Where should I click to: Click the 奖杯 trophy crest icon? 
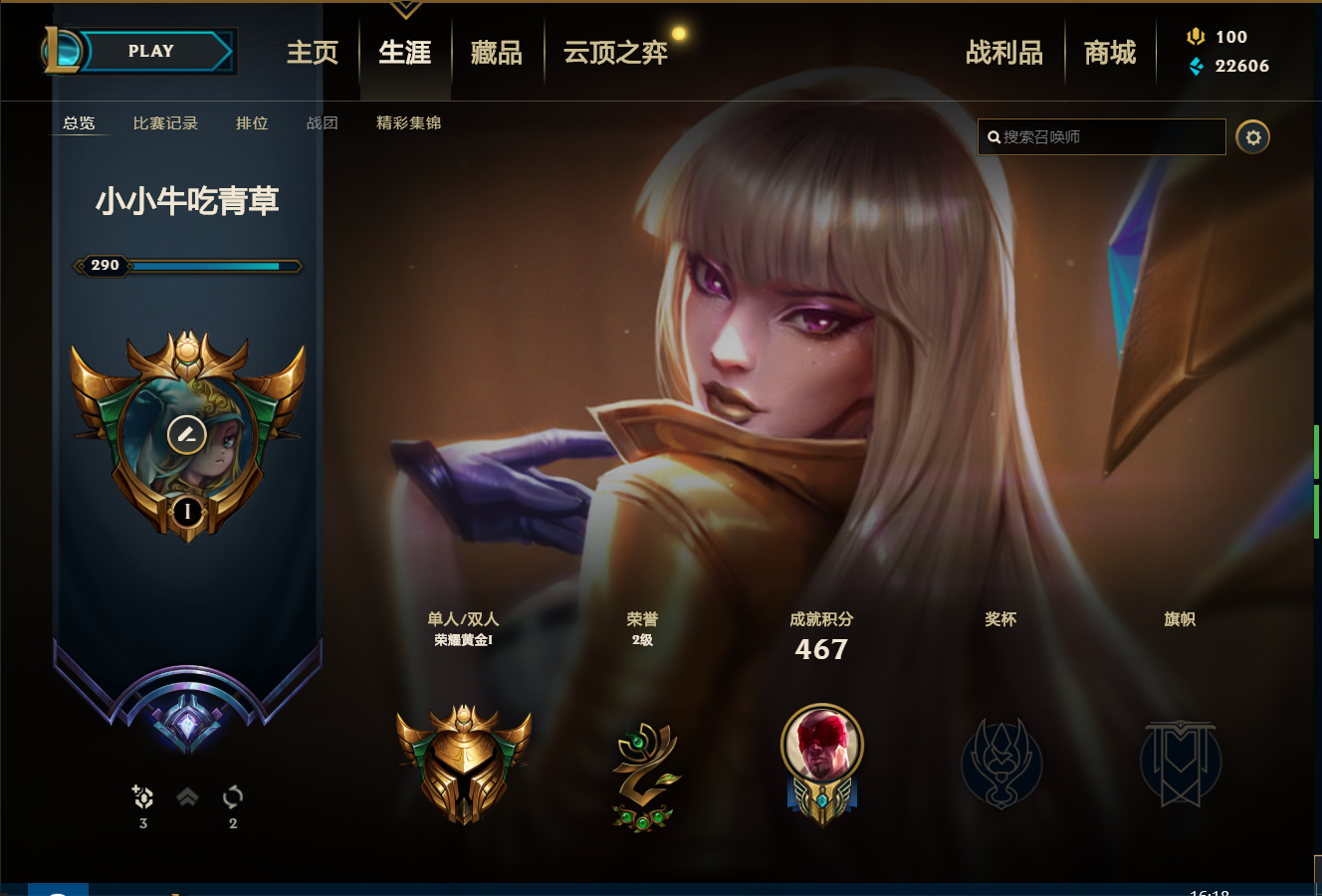pos(1001,765)
